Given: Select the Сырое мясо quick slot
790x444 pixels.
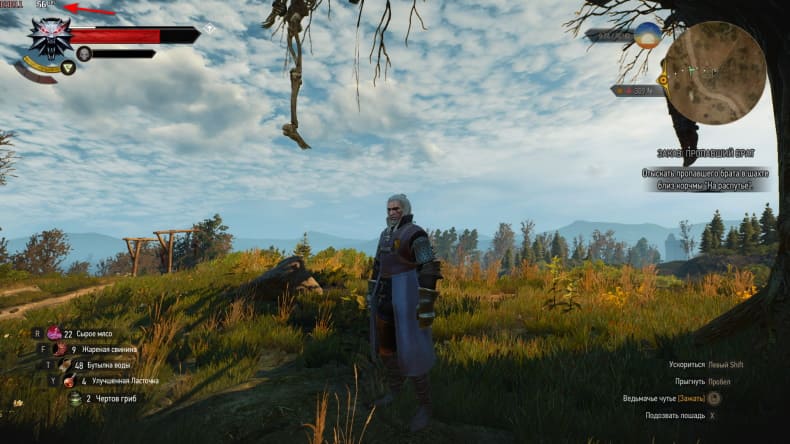Looking at the screenshot, I should [x=54, y=333].
